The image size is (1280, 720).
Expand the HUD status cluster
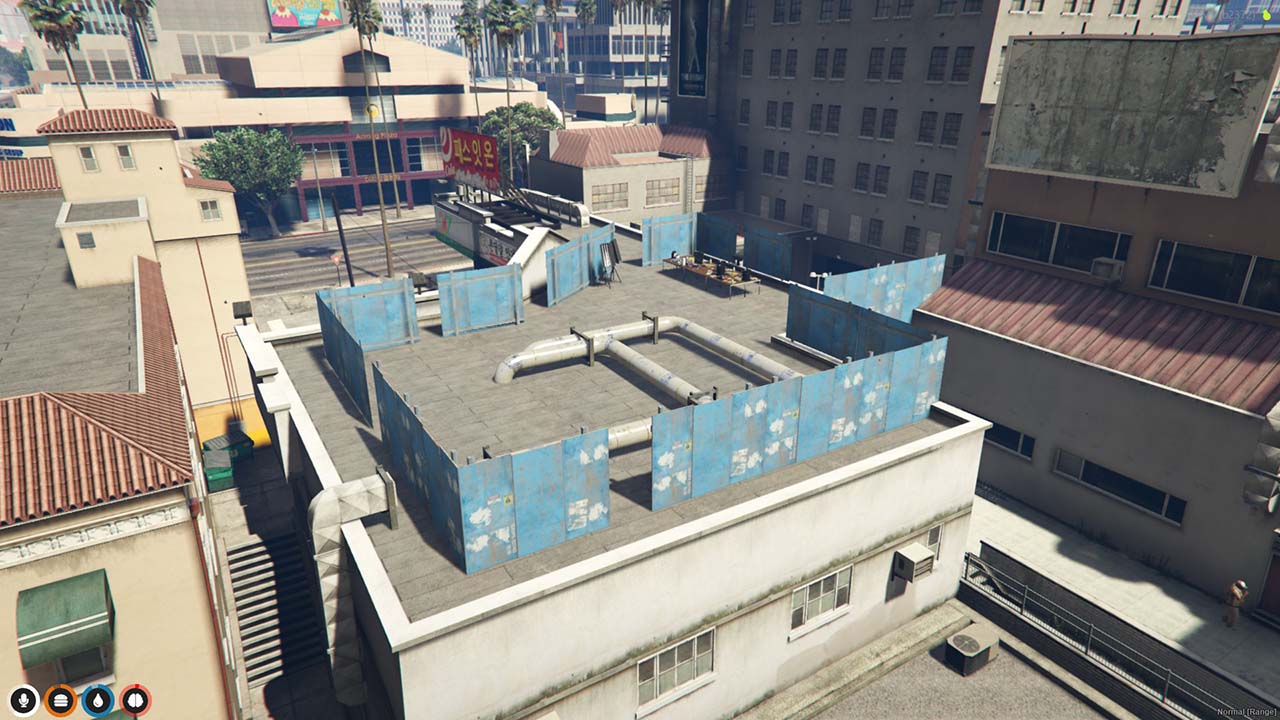77,700
